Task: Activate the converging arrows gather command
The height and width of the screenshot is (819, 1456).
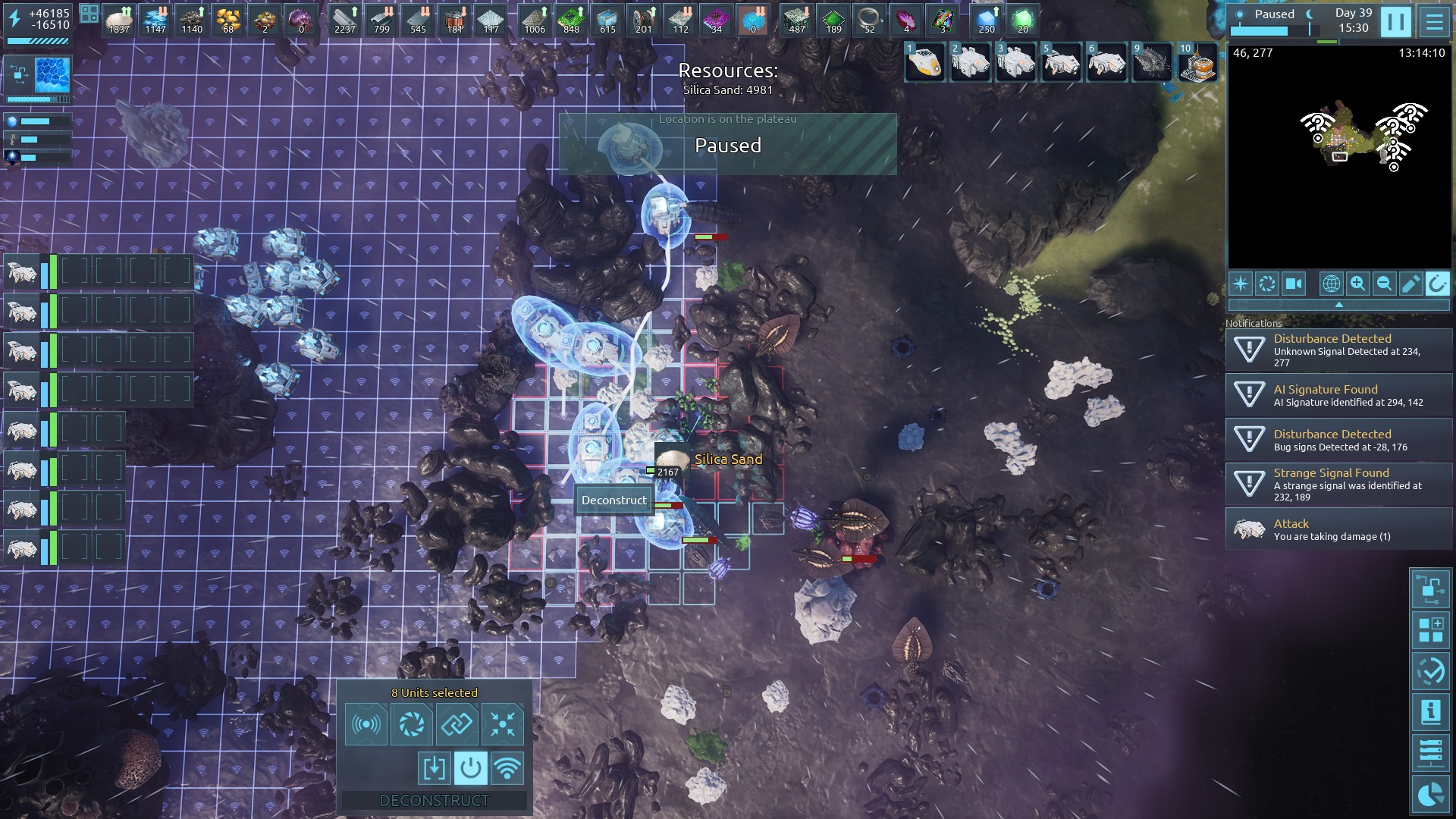Action: (x=502, y=724)
